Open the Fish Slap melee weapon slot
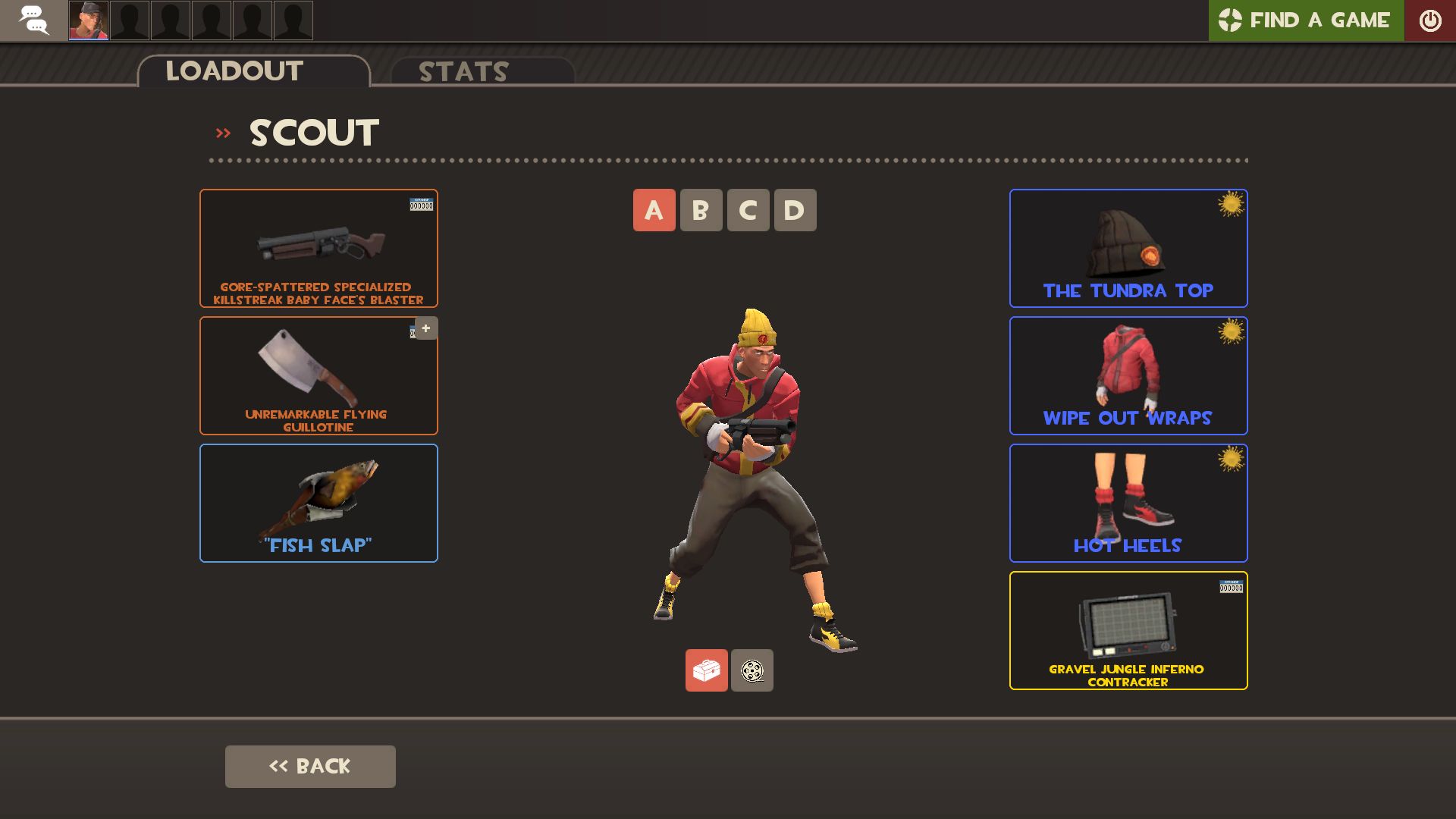 coord(318,502)
